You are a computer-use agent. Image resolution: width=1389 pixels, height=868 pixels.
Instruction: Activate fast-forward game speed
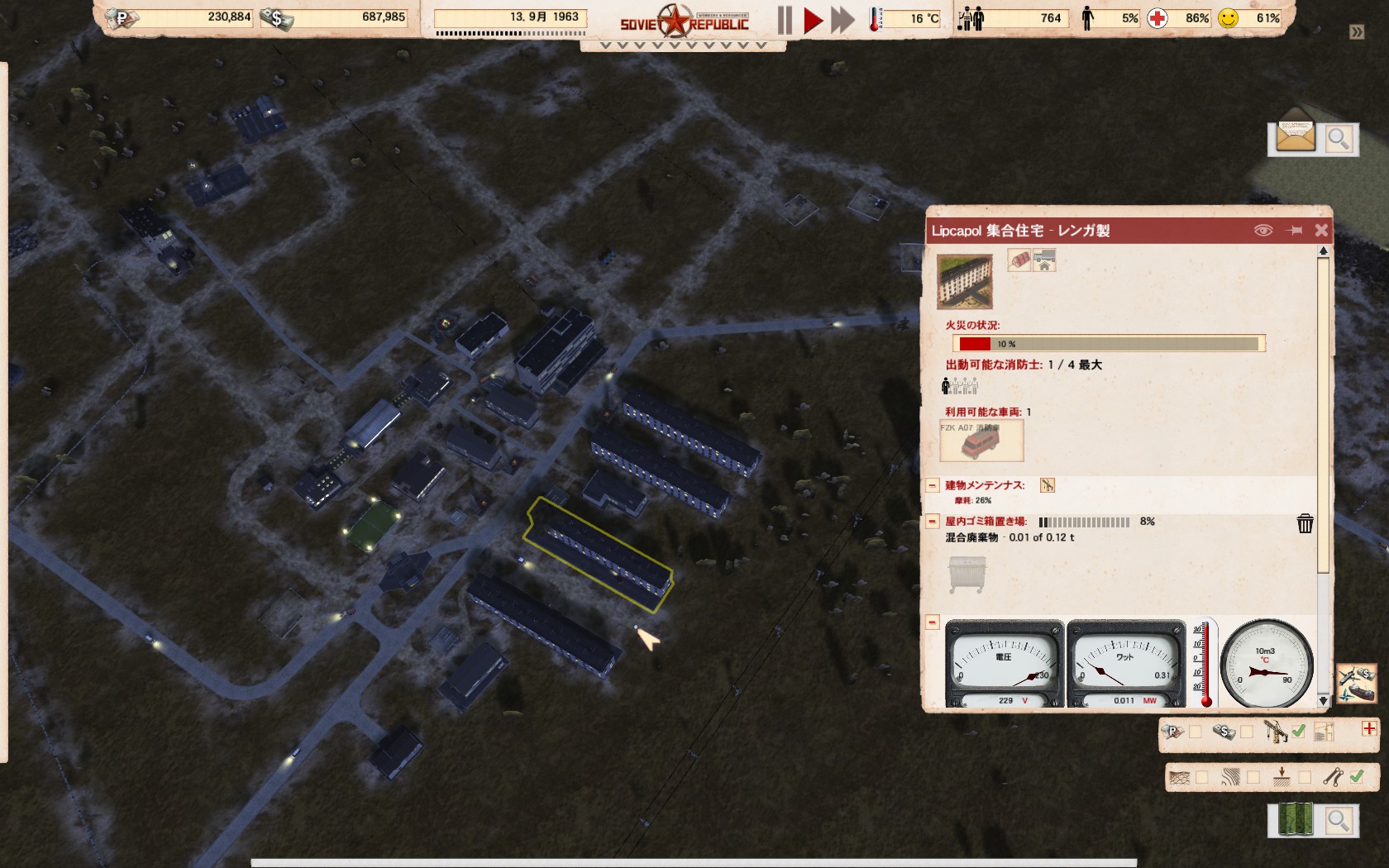tap(842, 20)
